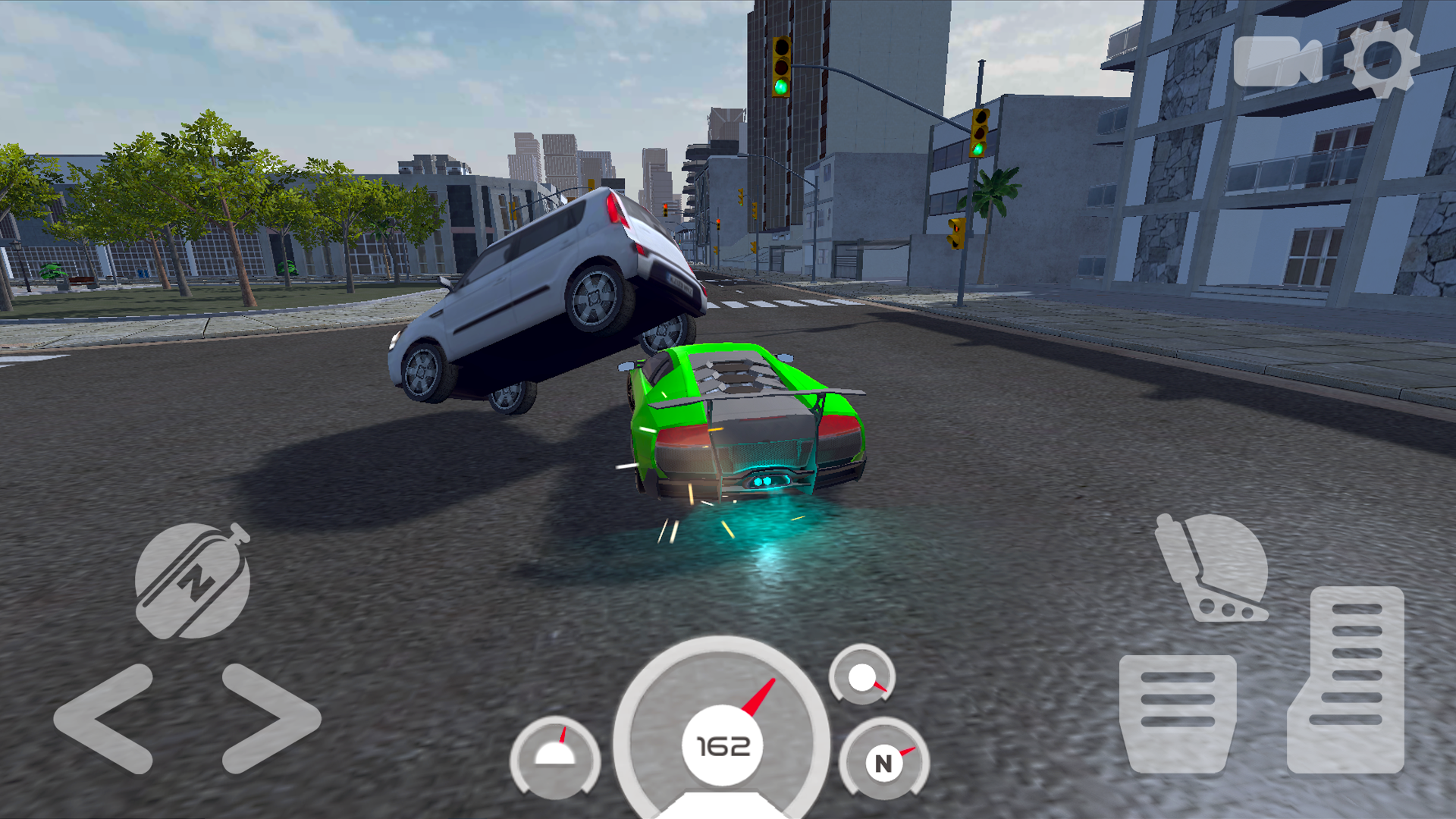Tap the palm tree beside the road
The image size is (1456, 819).
coord(997,193)
